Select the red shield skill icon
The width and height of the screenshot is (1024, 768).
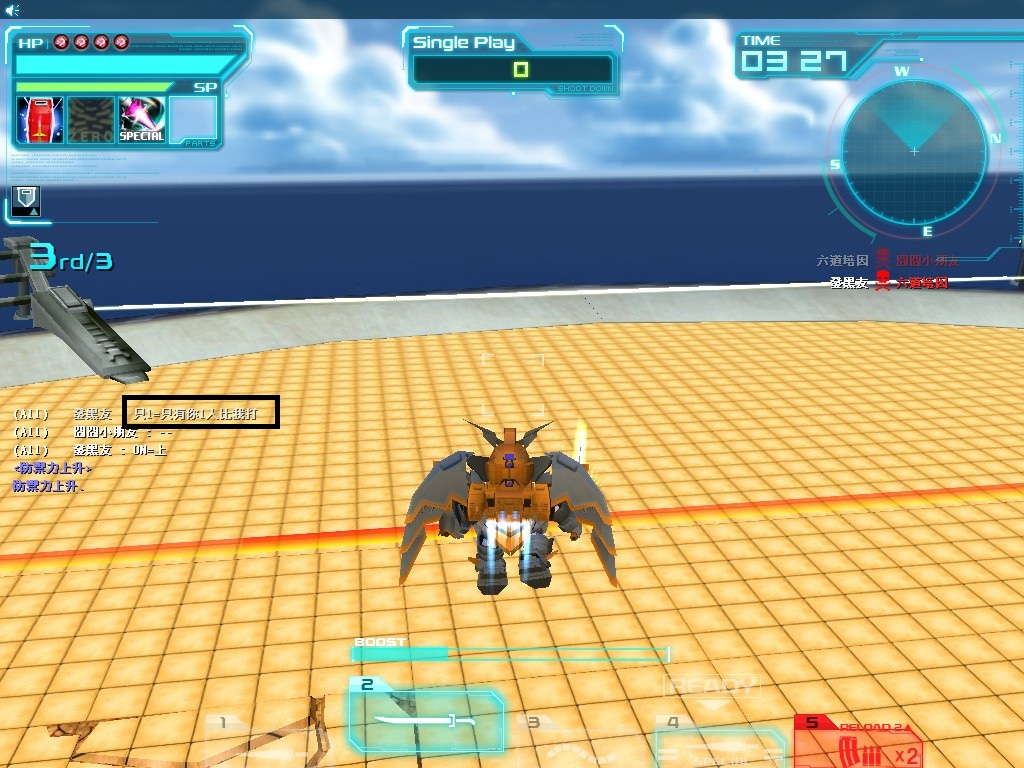point(40,121)
